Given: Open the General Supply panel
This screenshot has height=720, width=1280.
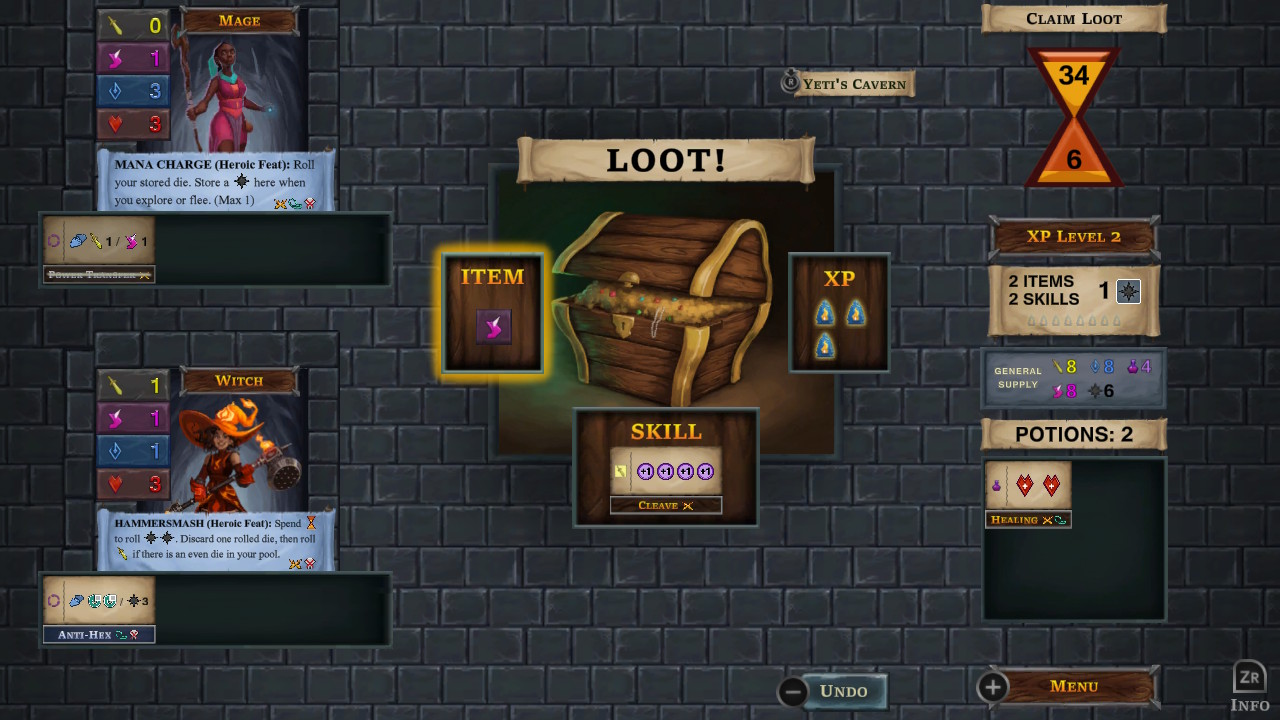Looking at the screenshot, I should point(1073,378).
